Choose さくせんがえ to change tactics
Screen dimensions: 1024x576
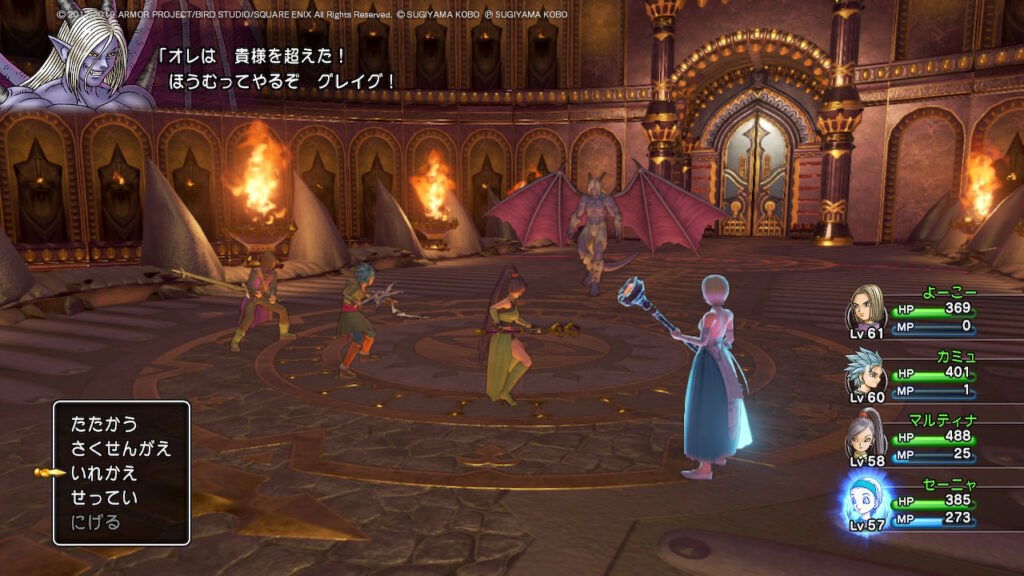[121, 448]
